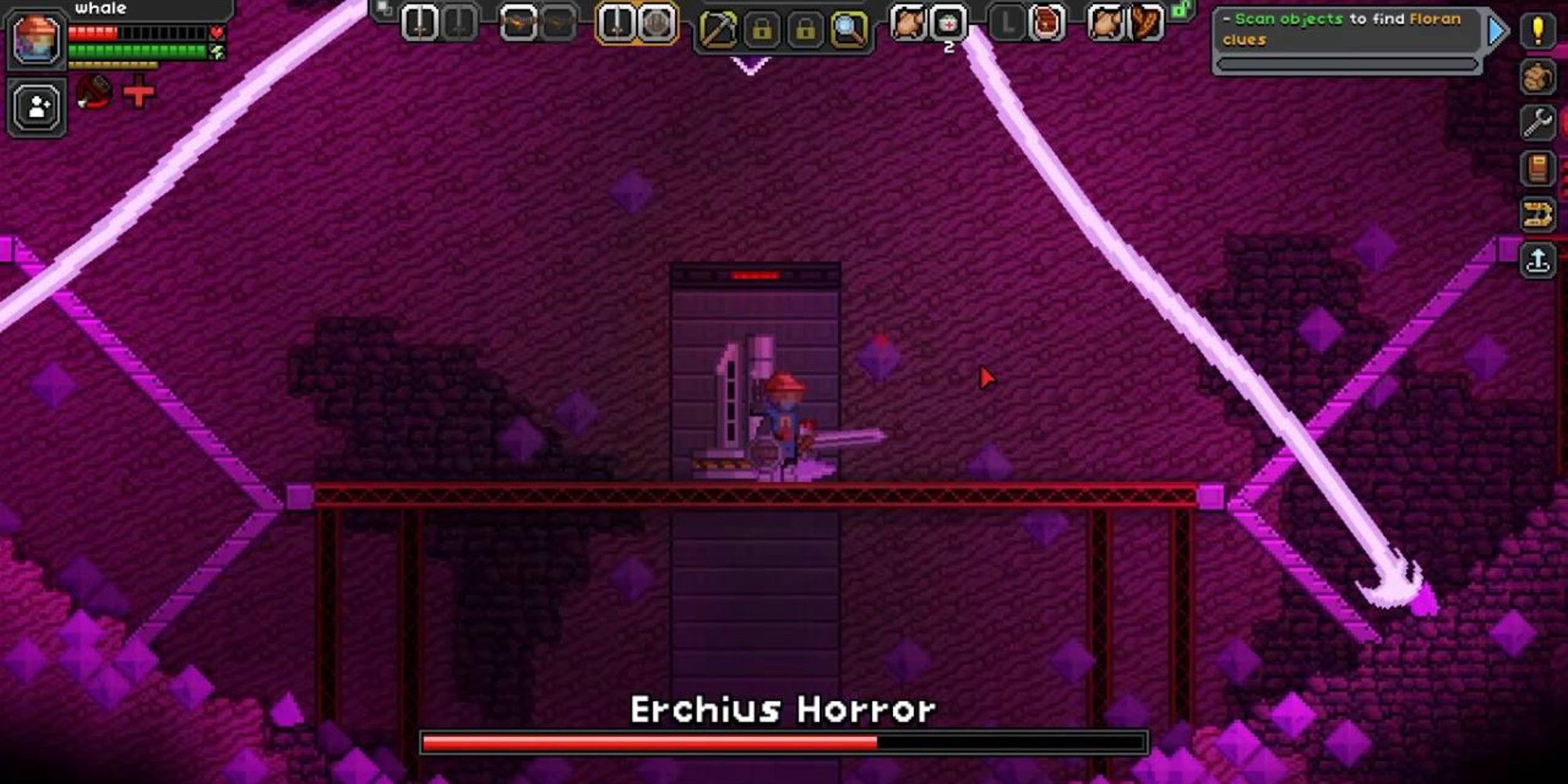Select the beam-up arrow icon
The height and width of the screenshot is (784, 1568).
click(1538, 259)
